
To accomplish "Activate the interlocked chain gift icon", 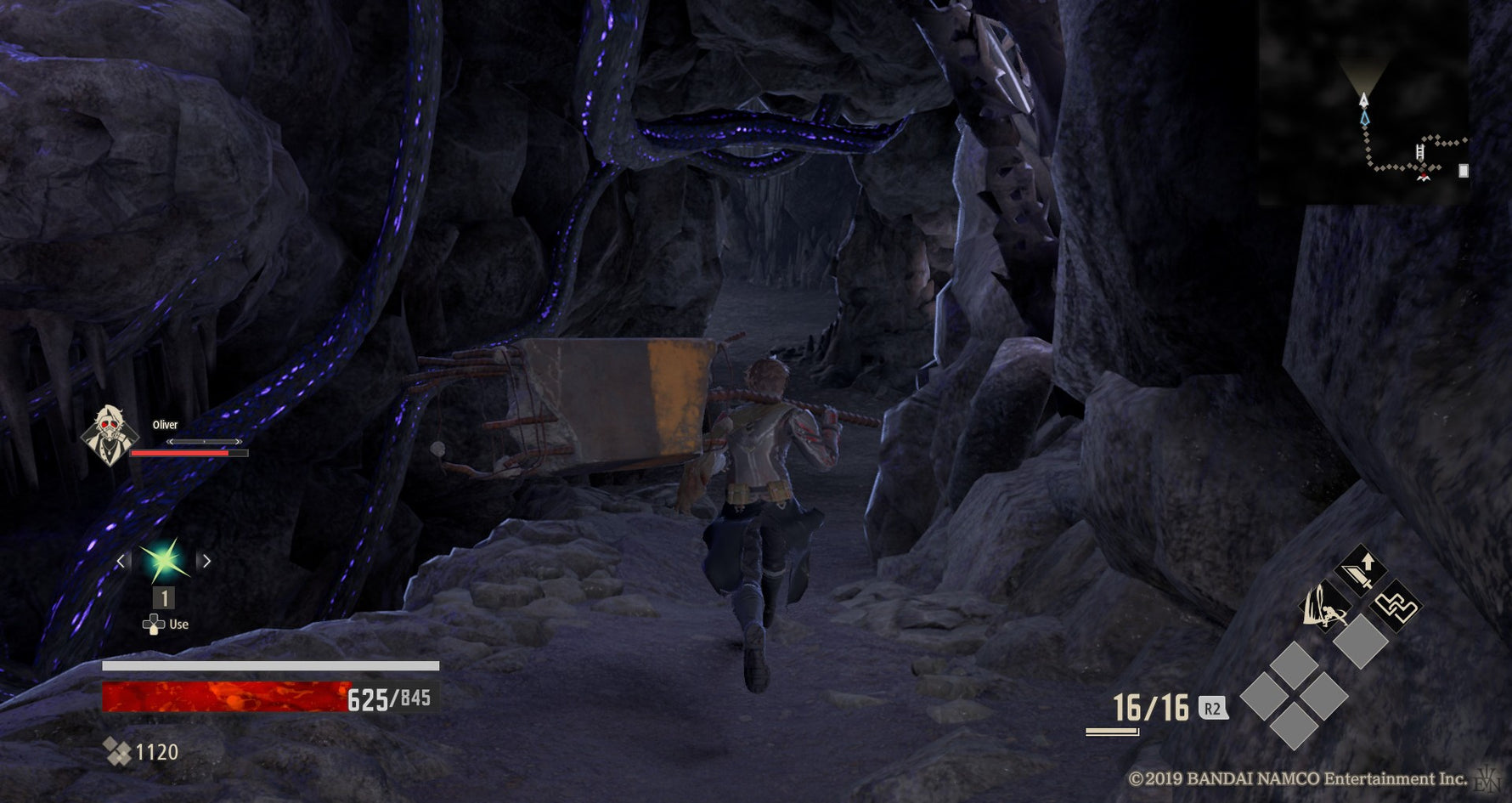I will [1396, 607].
